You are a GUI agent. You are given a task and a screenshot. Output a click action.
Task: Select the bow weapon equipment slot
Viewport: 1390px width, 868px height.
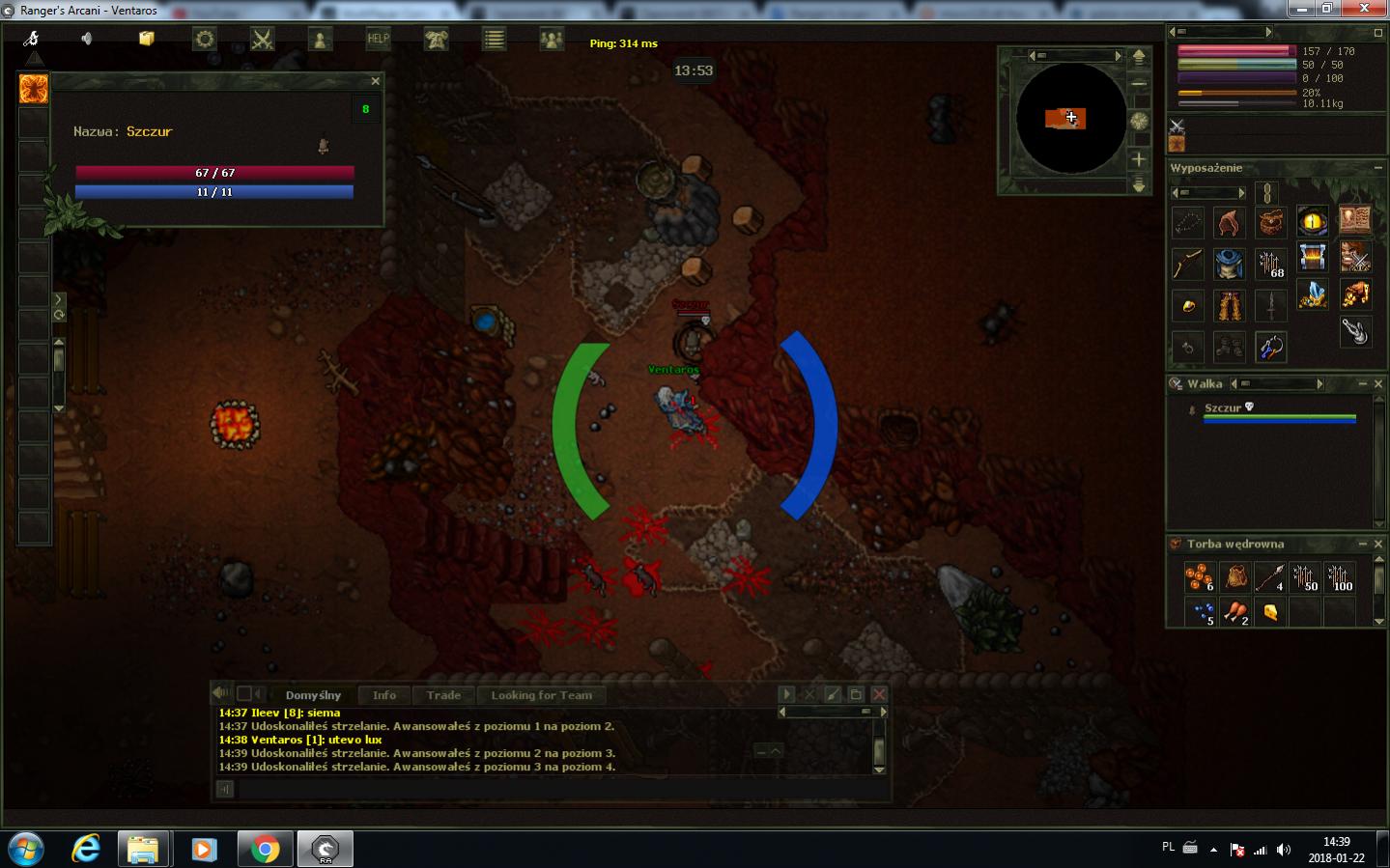[1187, 263]
